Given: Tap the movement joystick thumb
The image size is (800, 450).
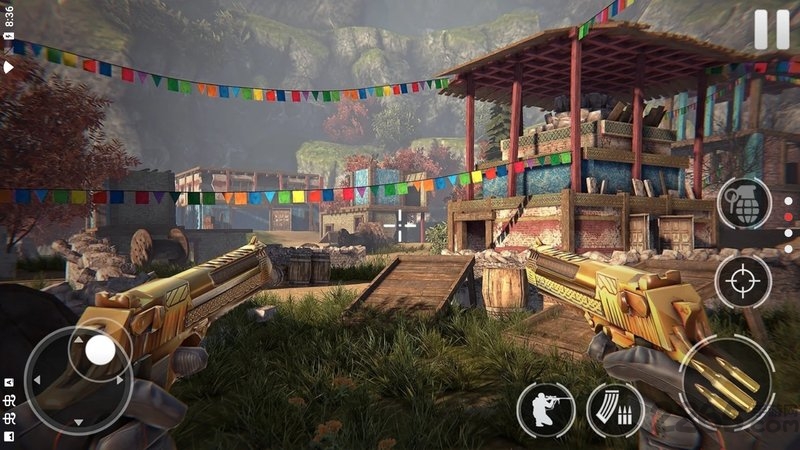Looking at the screenshot, I should (99, 349).
